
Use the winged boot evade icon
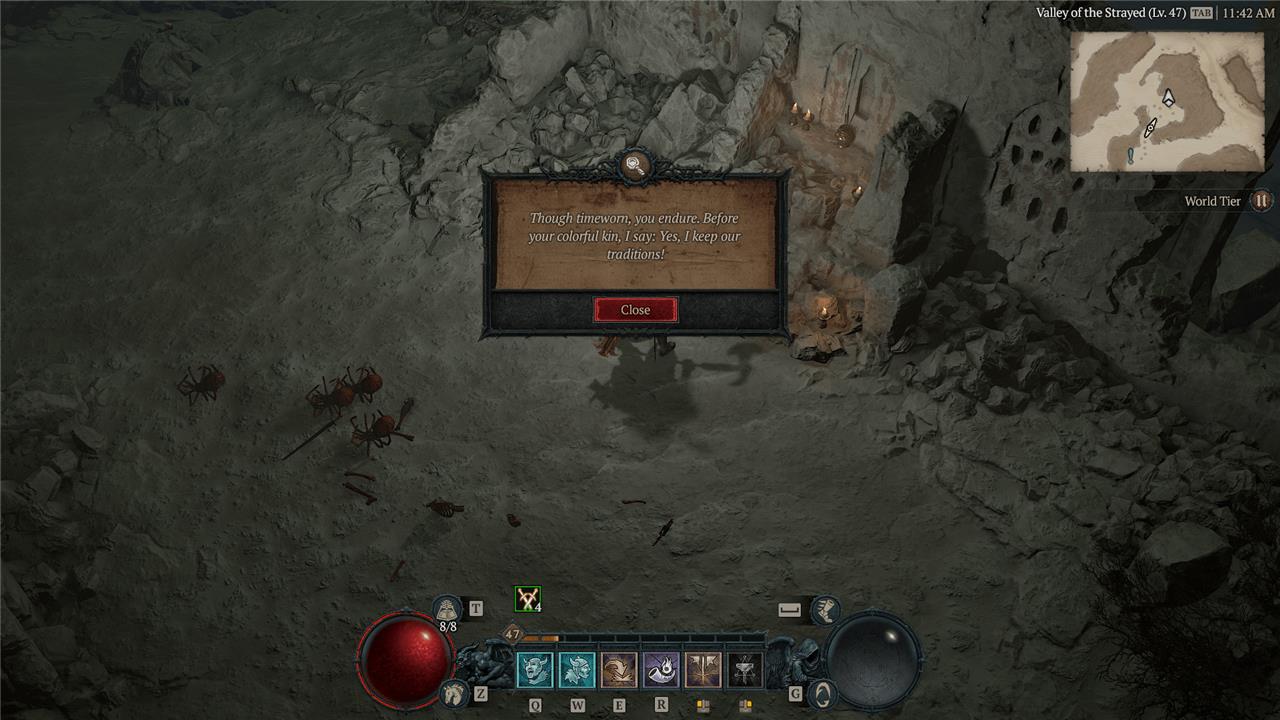[824, 609]
